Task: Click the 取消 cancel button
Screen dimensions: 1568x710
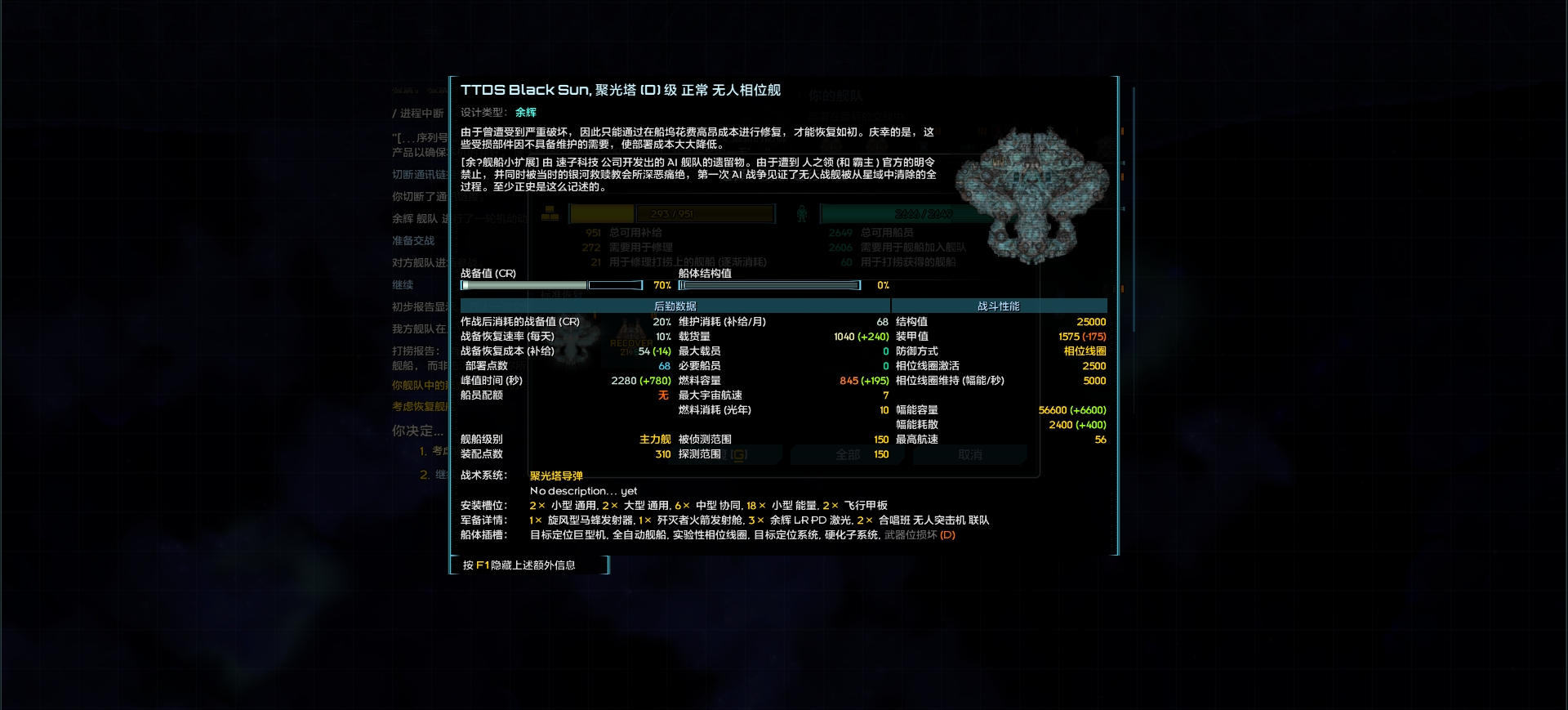Action: 969,454
